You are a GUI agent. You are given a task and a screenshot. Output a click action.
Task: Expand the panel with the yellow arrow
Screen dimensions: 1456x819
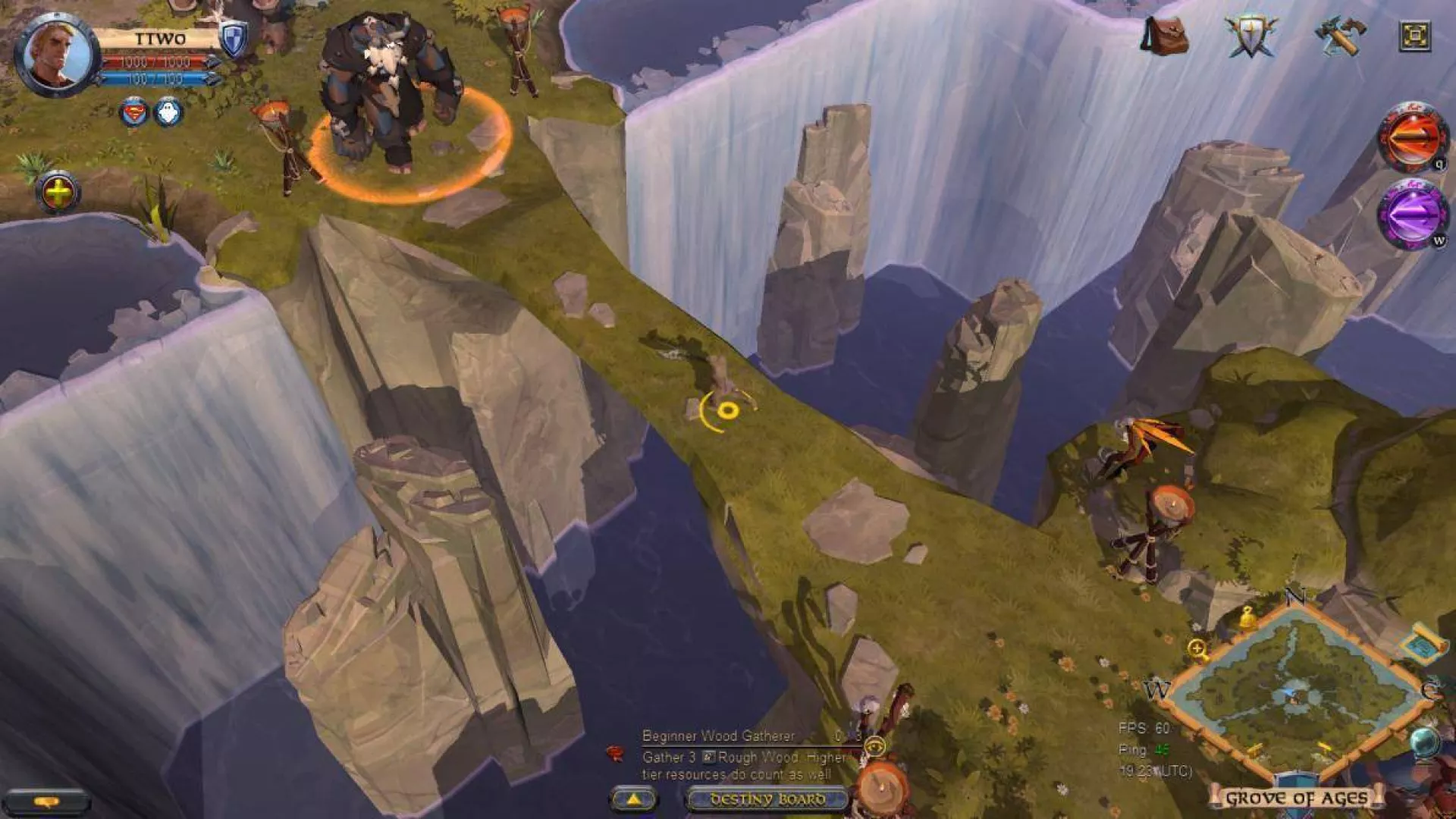tap(634, 799)
